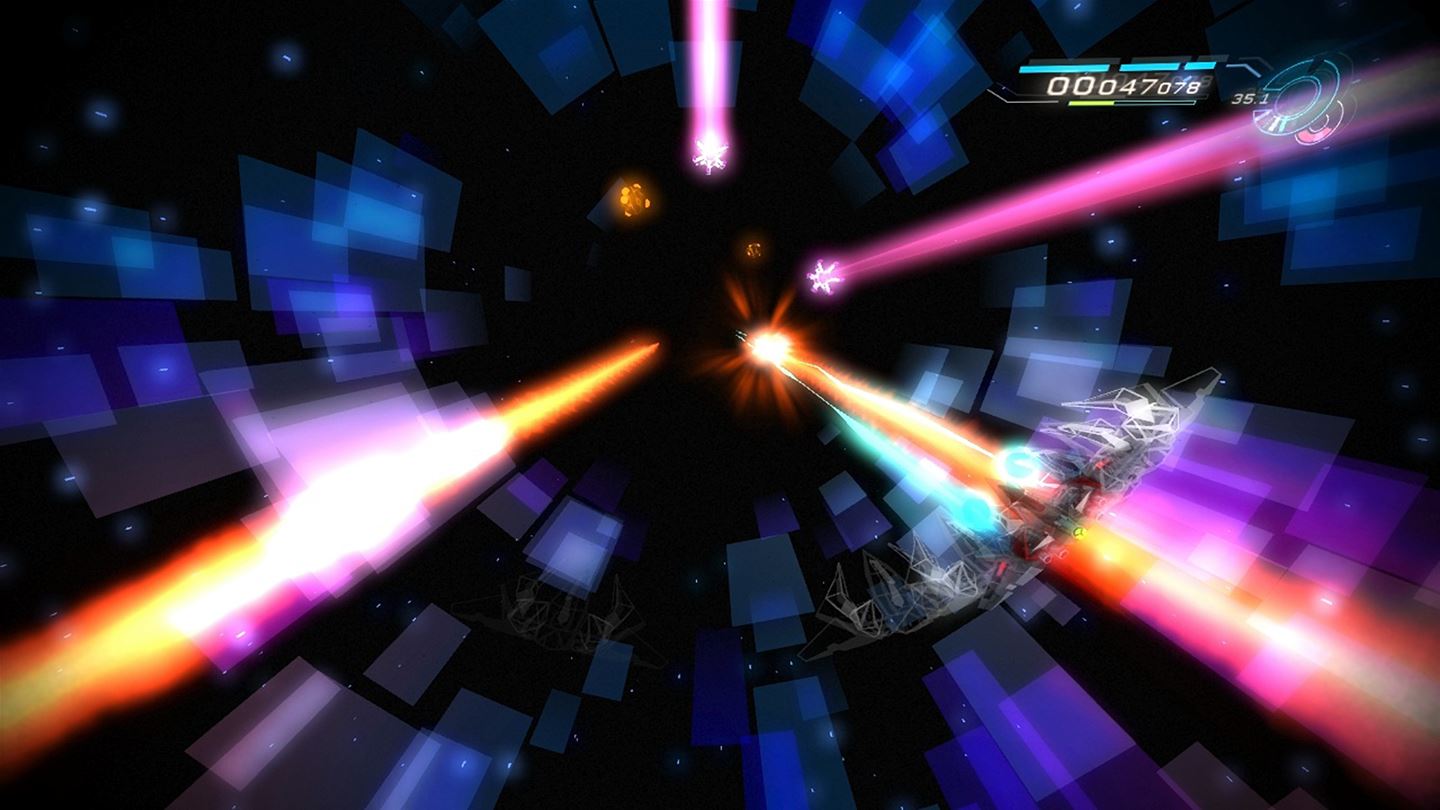The image size is (1440, 810).
Task: Click the pink enemy firing the magenta beam
Action: click(822, 278)
